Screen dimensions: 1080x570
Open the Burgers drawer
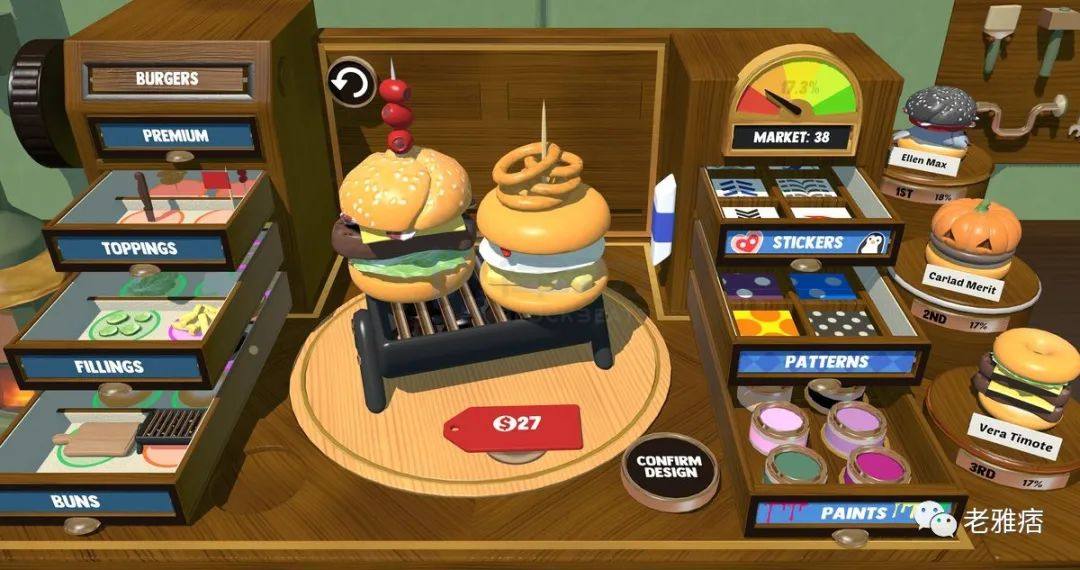click(167, 78)
